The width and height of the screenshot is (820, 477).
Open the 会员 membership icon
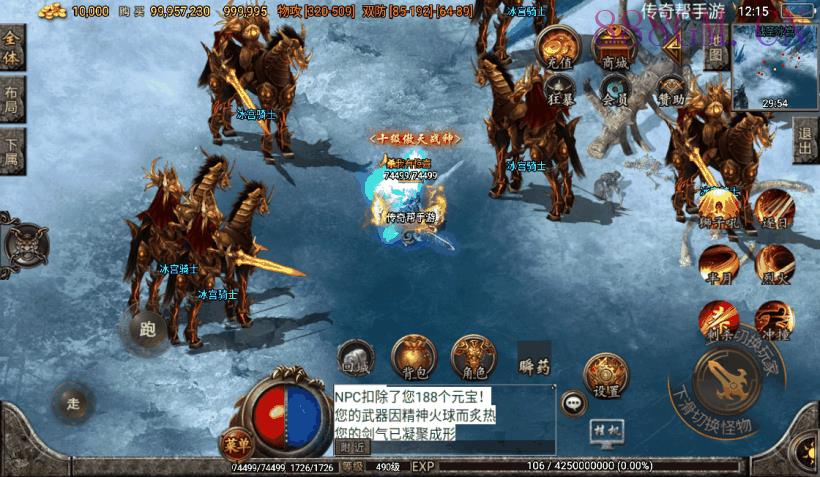(615, 90)
